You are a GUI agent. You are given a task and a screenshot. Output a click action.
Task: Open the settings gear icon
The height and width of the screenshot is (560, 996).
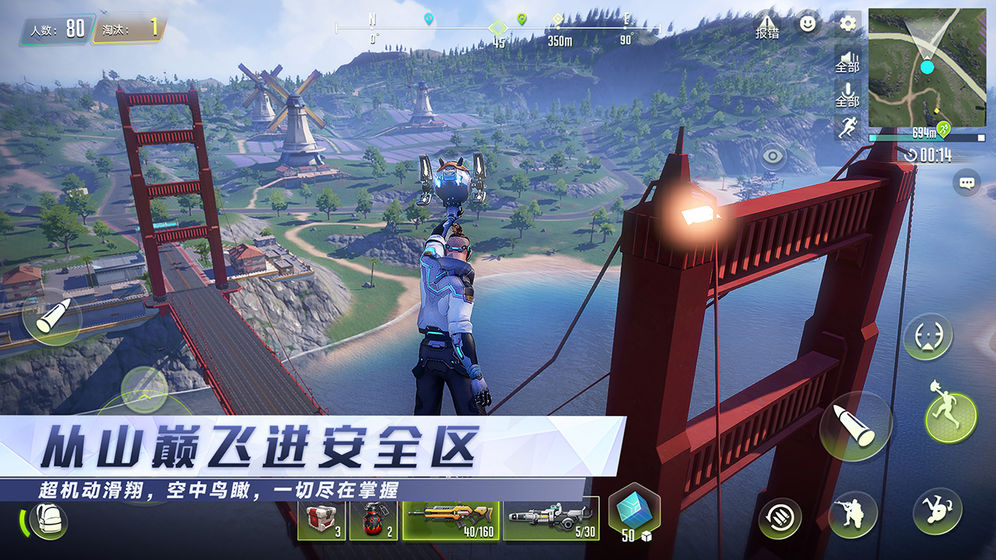(848, 23)
